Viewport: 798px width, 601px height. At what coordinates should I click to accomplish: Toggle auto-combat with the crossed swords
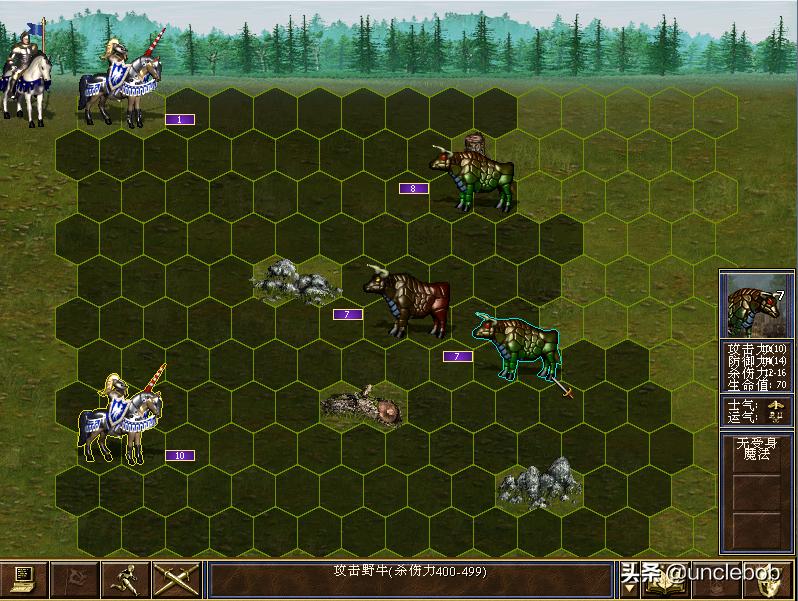click(x=176, y=579)
